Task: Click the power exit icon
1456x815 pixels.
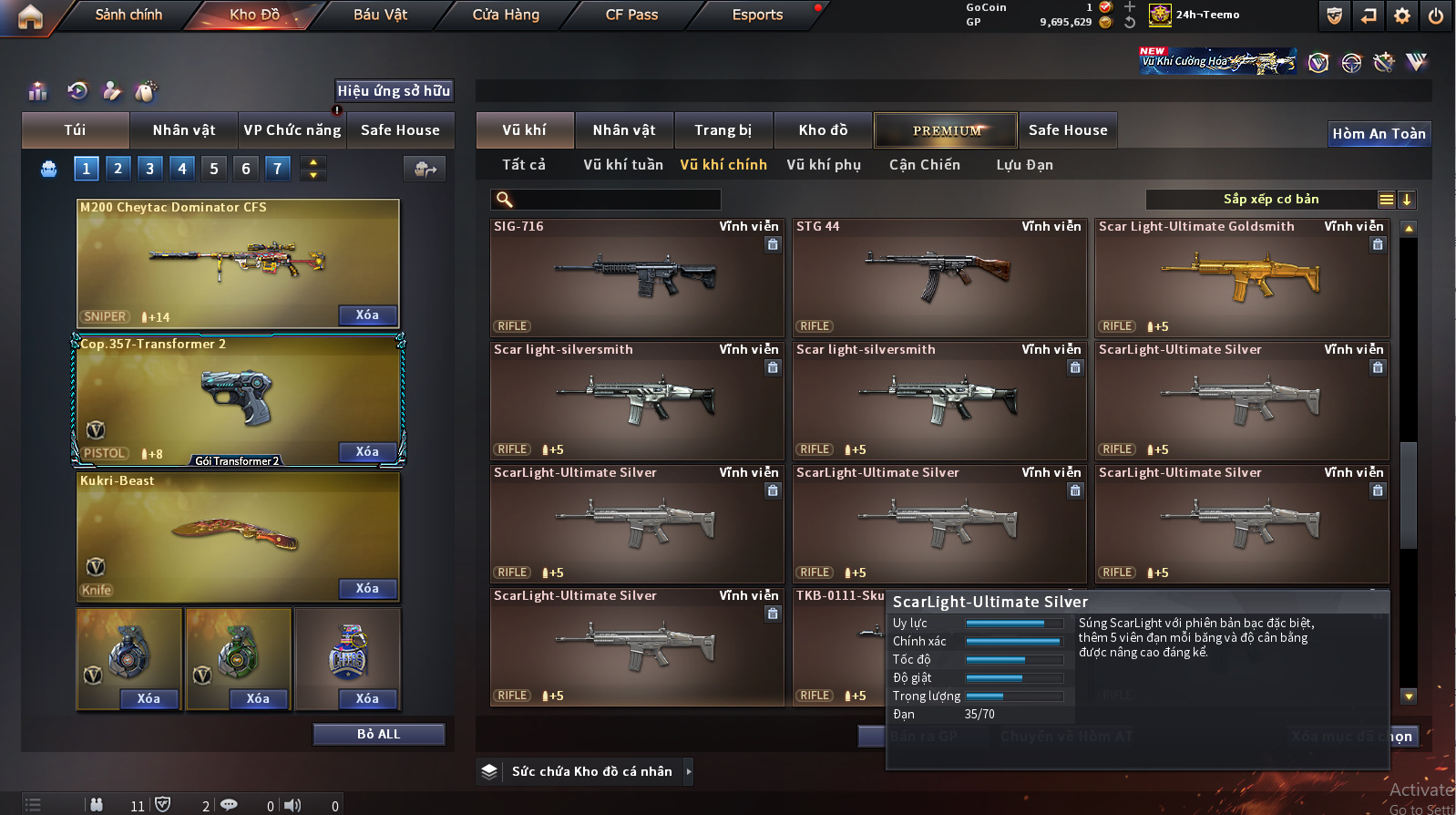Action: pos(1435,15)
